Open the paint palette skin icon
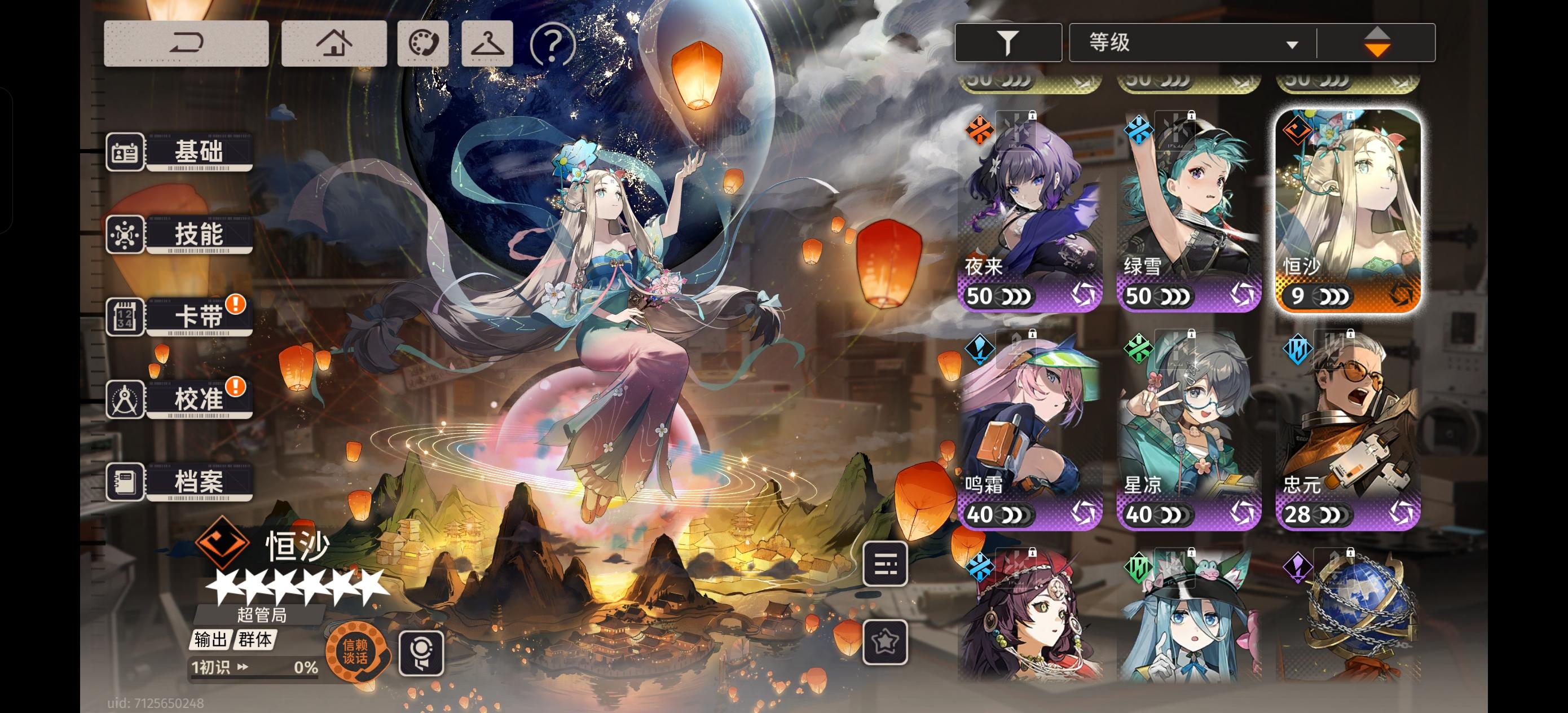The height and width of the screenshot is (713, 1568). tap(423, 45)
